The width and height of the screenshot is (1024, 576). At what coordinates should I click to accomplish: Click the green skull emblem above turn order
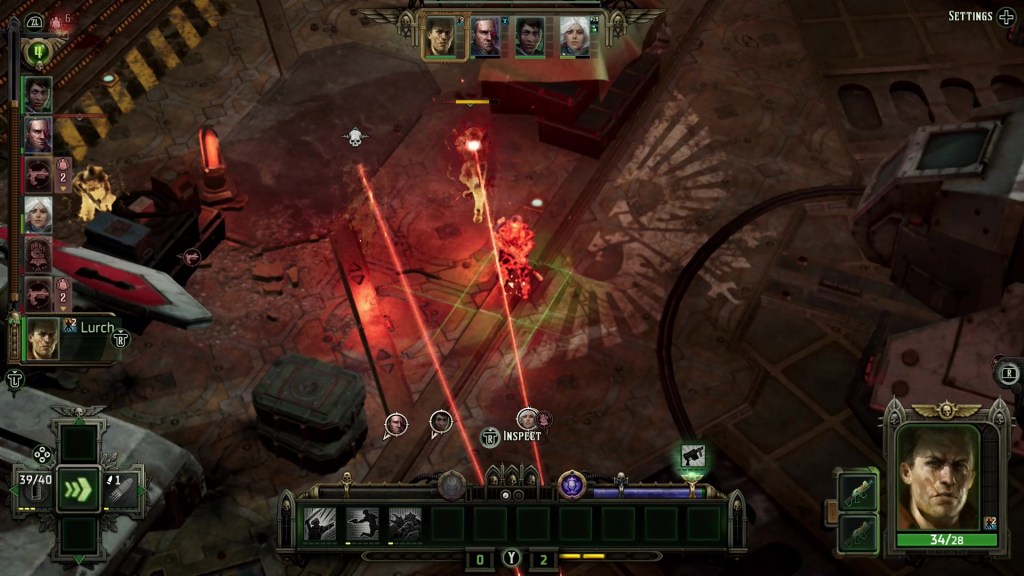click(x=37, y=52)
